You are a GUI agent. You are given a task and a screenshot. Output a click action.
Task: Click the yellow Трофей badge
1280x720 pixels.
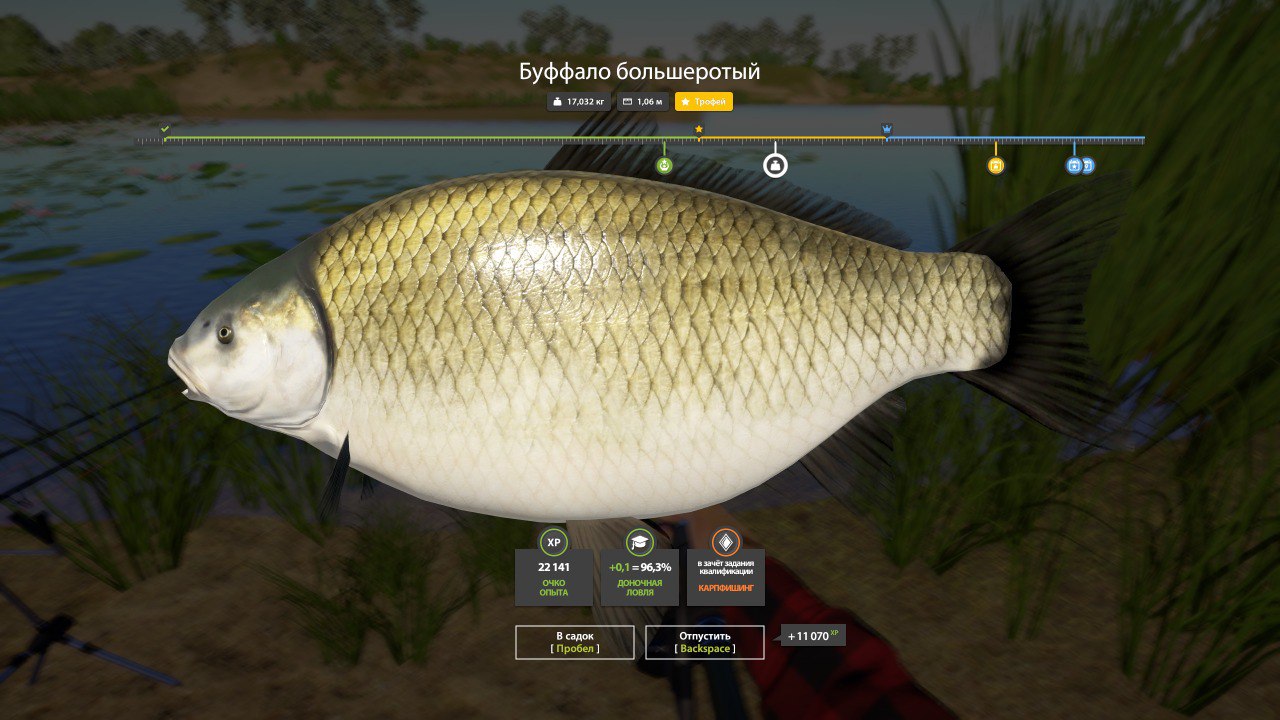tap(704, 102)
